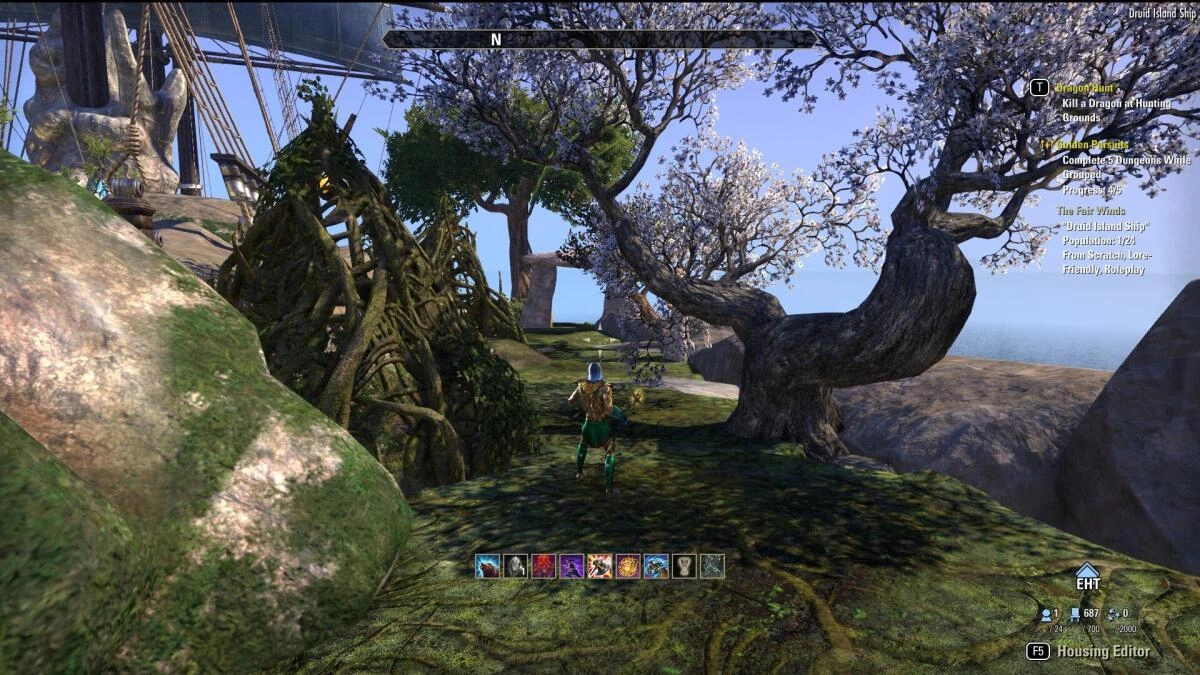Activate the battle axe strike ability

[600, 566]
